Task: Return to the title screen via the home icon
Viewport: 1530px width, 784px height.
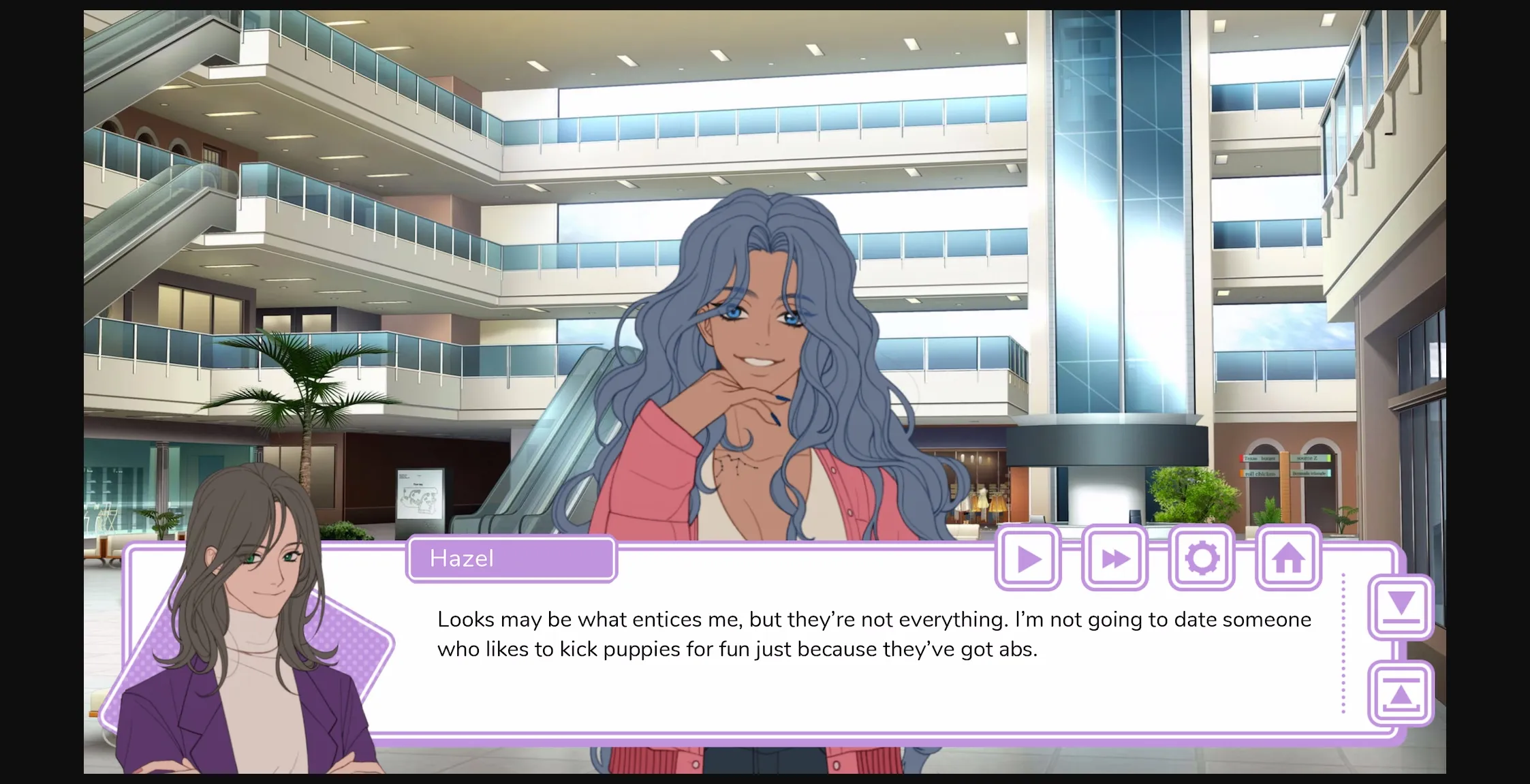Action: point(1287,557)
